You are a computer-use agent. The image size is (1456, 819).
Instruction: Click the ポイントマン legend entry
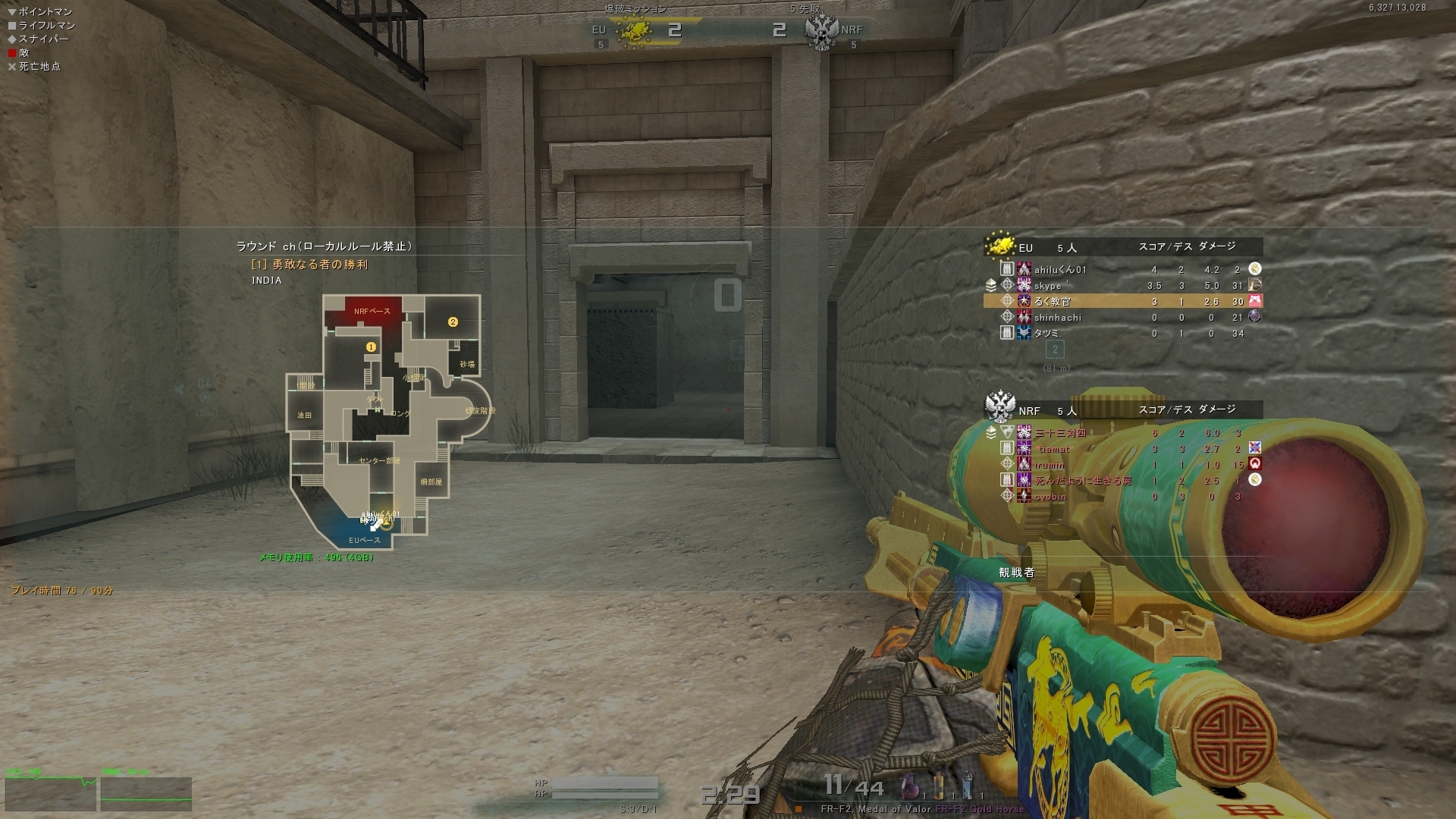coord(45,11)
